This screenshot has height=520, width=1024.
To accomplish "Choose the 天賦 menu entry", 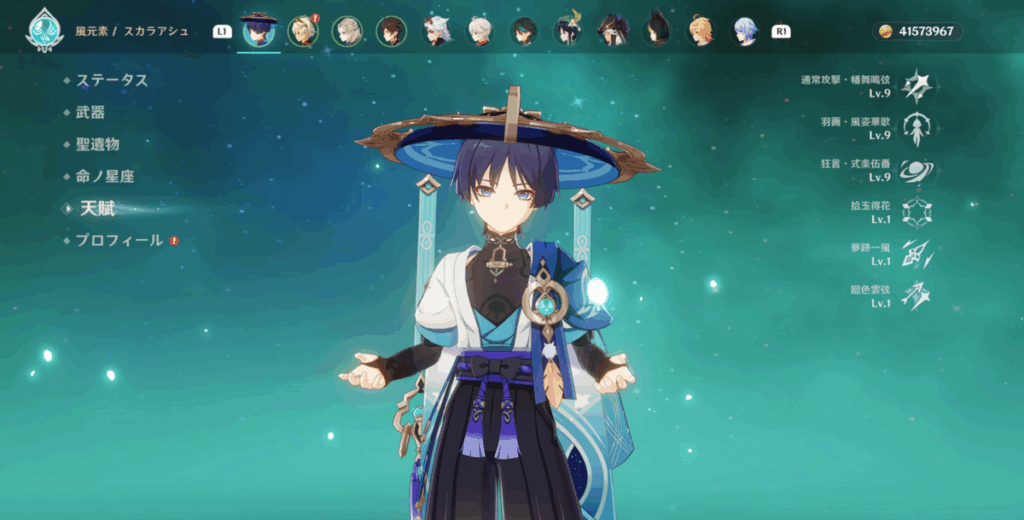I will 98,209.
